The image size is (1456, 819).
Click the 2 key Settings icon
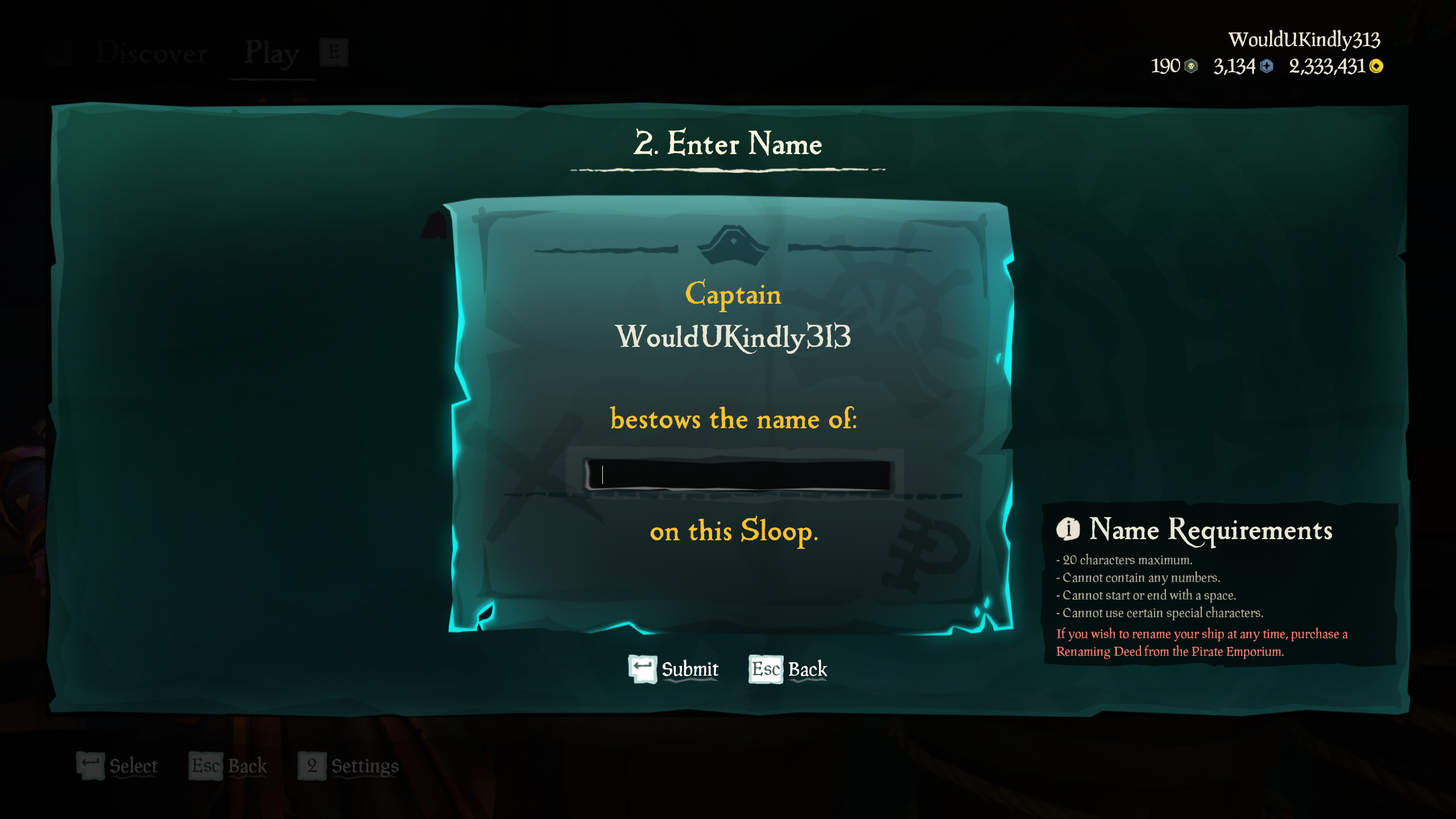pos(311,766)
